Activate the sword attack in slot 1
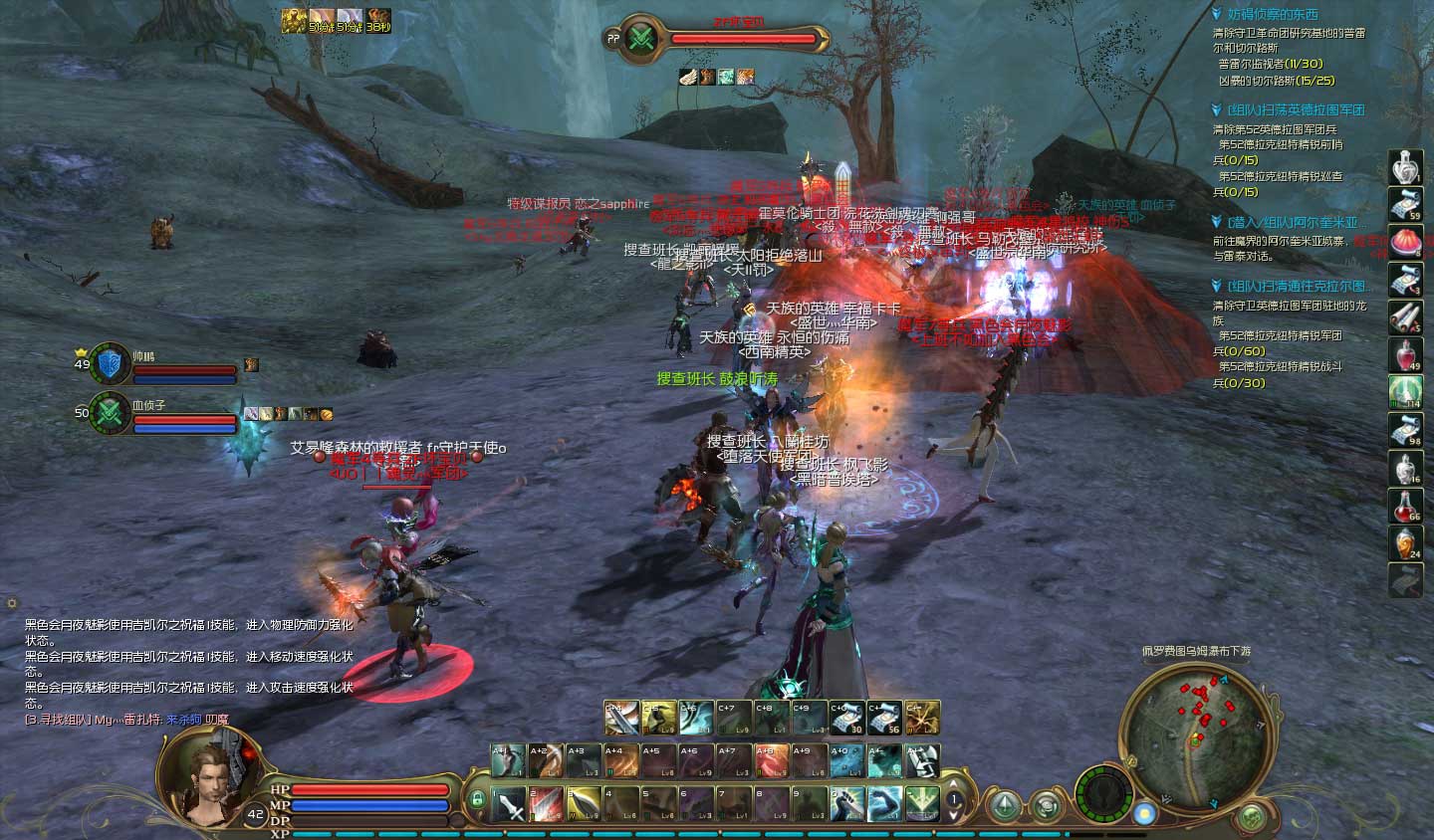Image resolution: width=1434 pixels, height=840 pixels. pyautogui.click(x=509, y=802)
